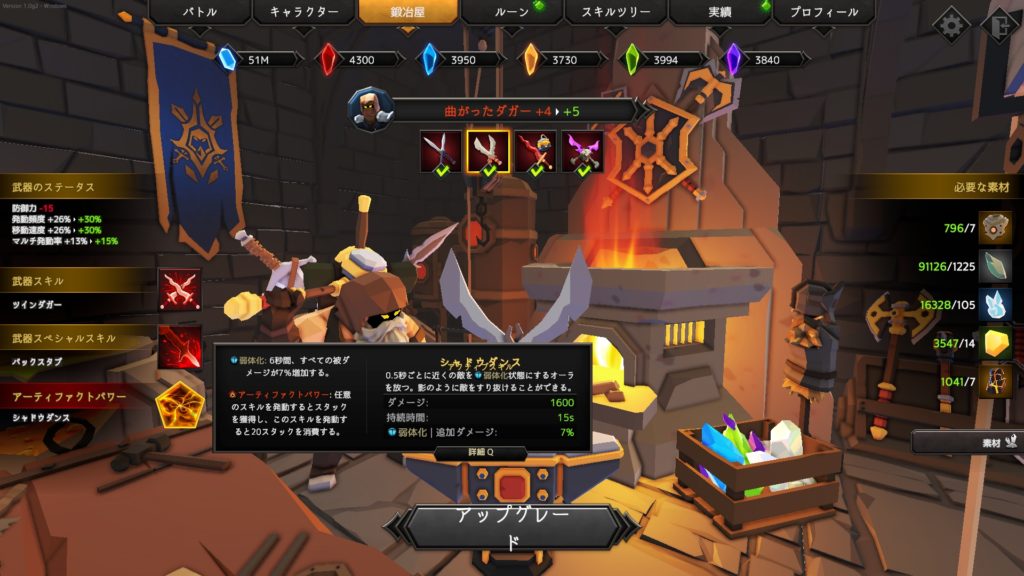
Task: Go to the スキルツリー tab
Action: click(x=616, y=13)
